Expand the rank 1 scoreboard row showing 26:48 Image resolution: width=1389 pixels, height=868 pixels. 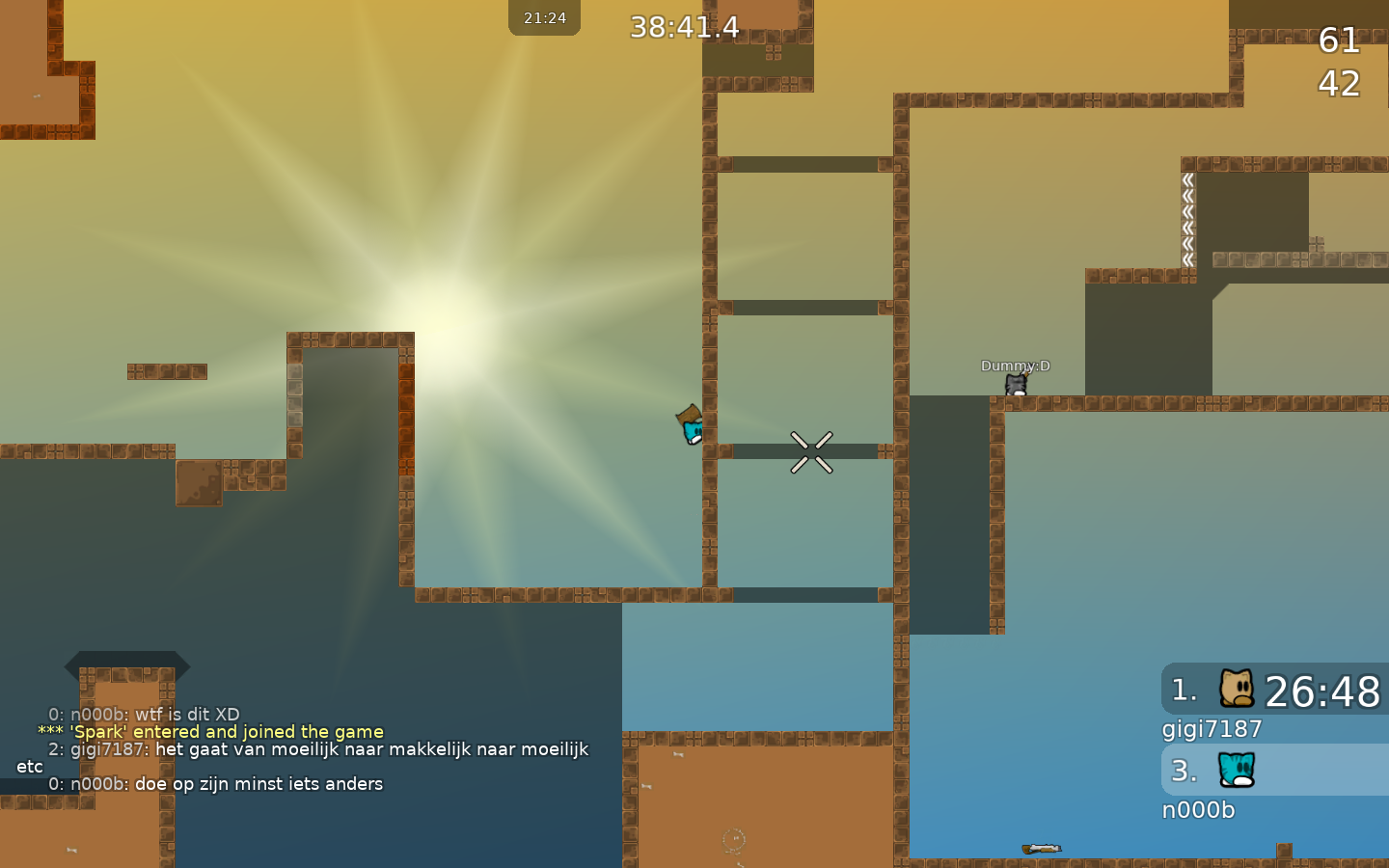point(1273,689)
